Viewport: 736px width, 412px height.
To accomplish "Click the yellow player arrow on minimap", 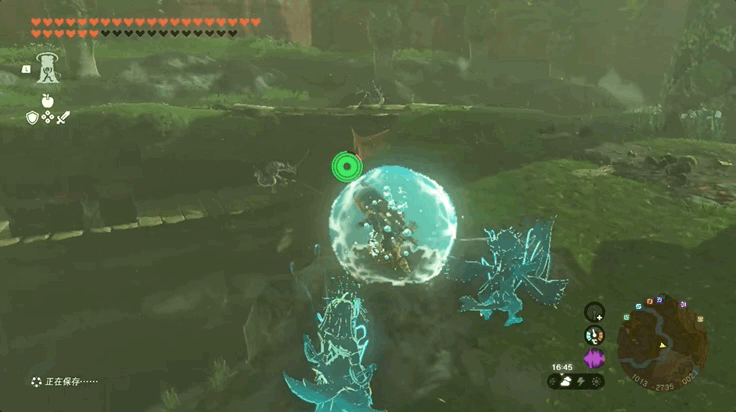I will coord(661,345).
